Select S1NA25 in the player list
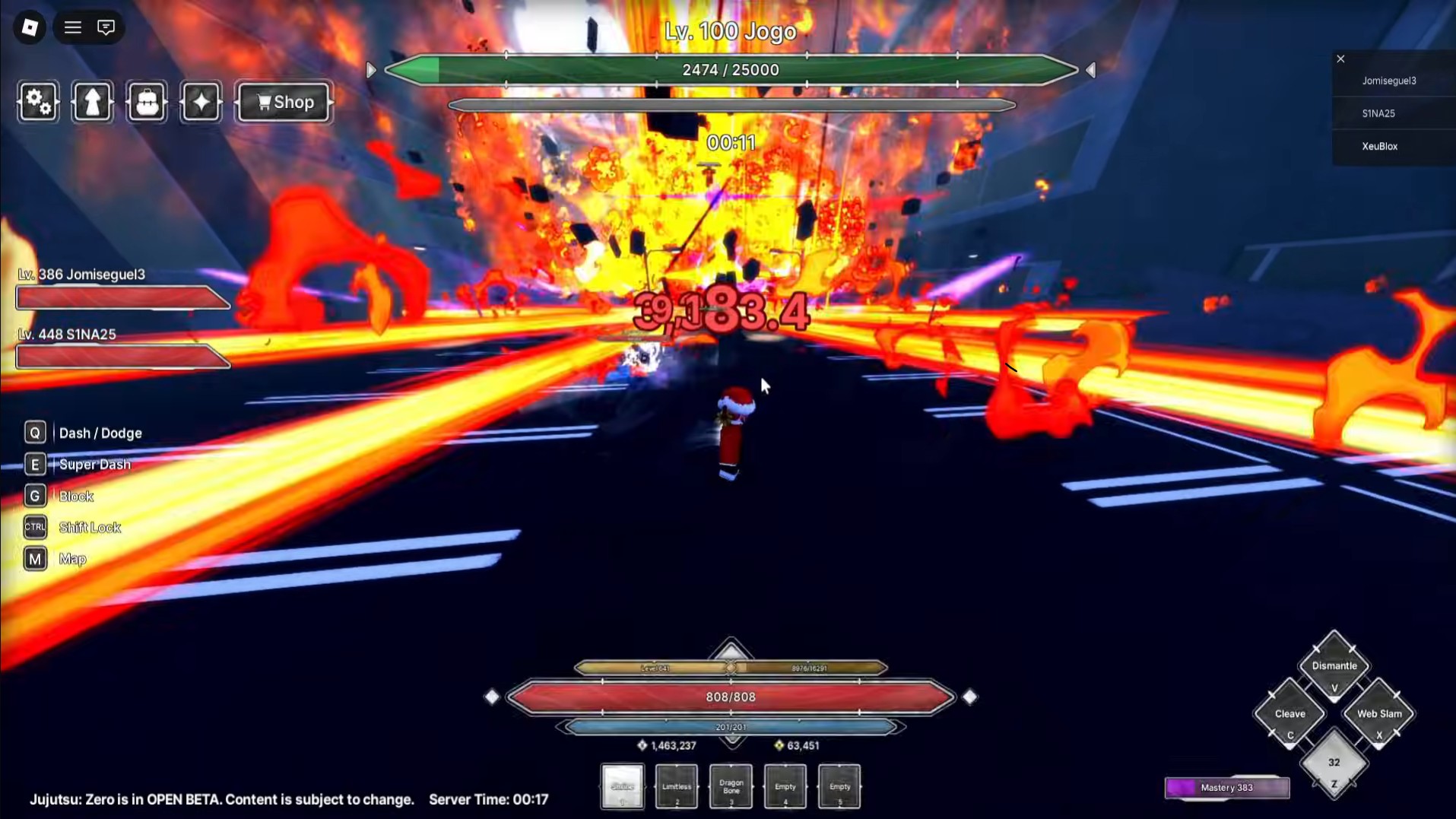Viewport: 1456px width, 819px height. [x=1378, y=113]
